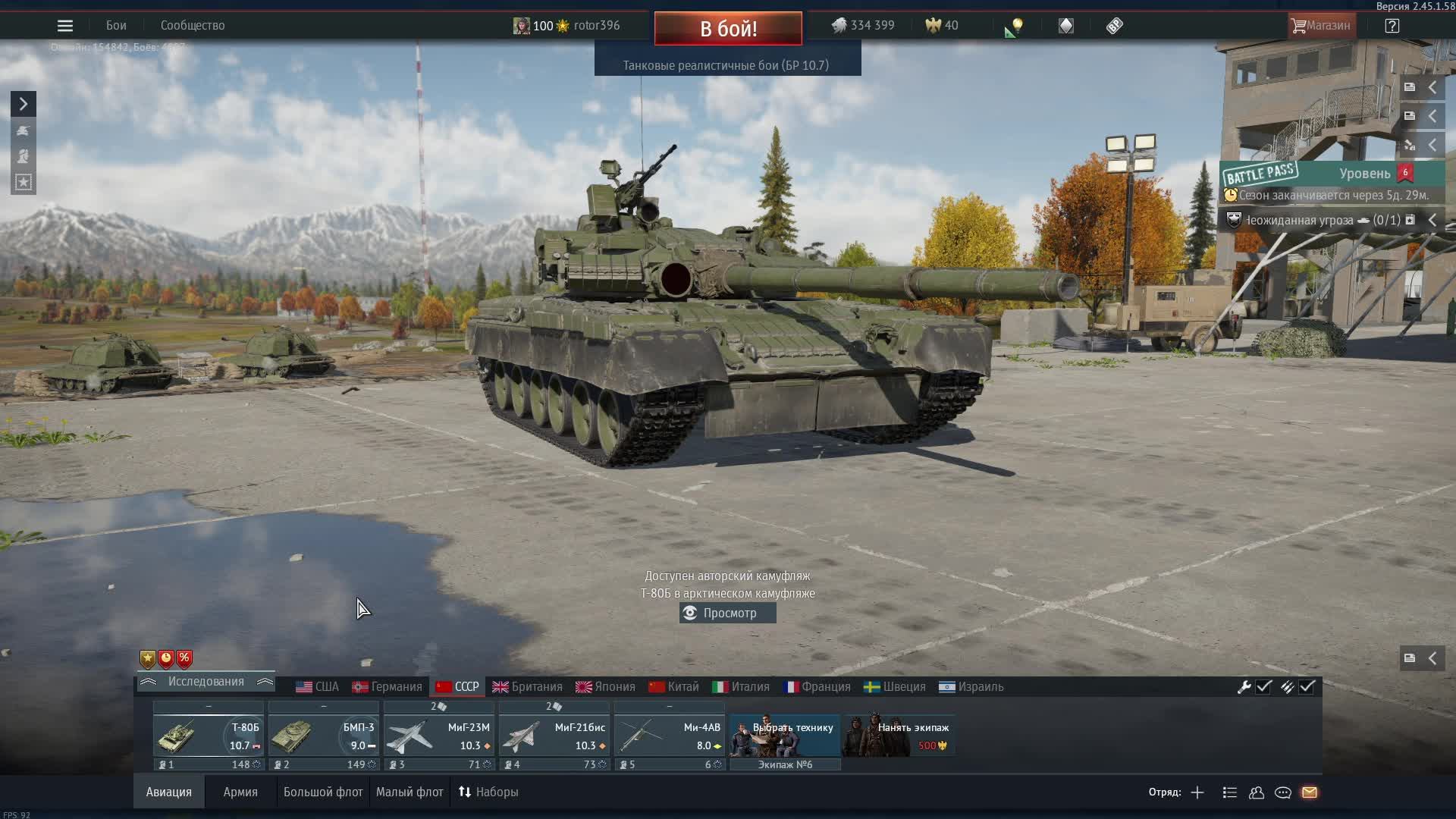Select the Ми-4АВ helicopter slot
The width and height of the screenshot is (1456, 819).
tap(669, 736)
